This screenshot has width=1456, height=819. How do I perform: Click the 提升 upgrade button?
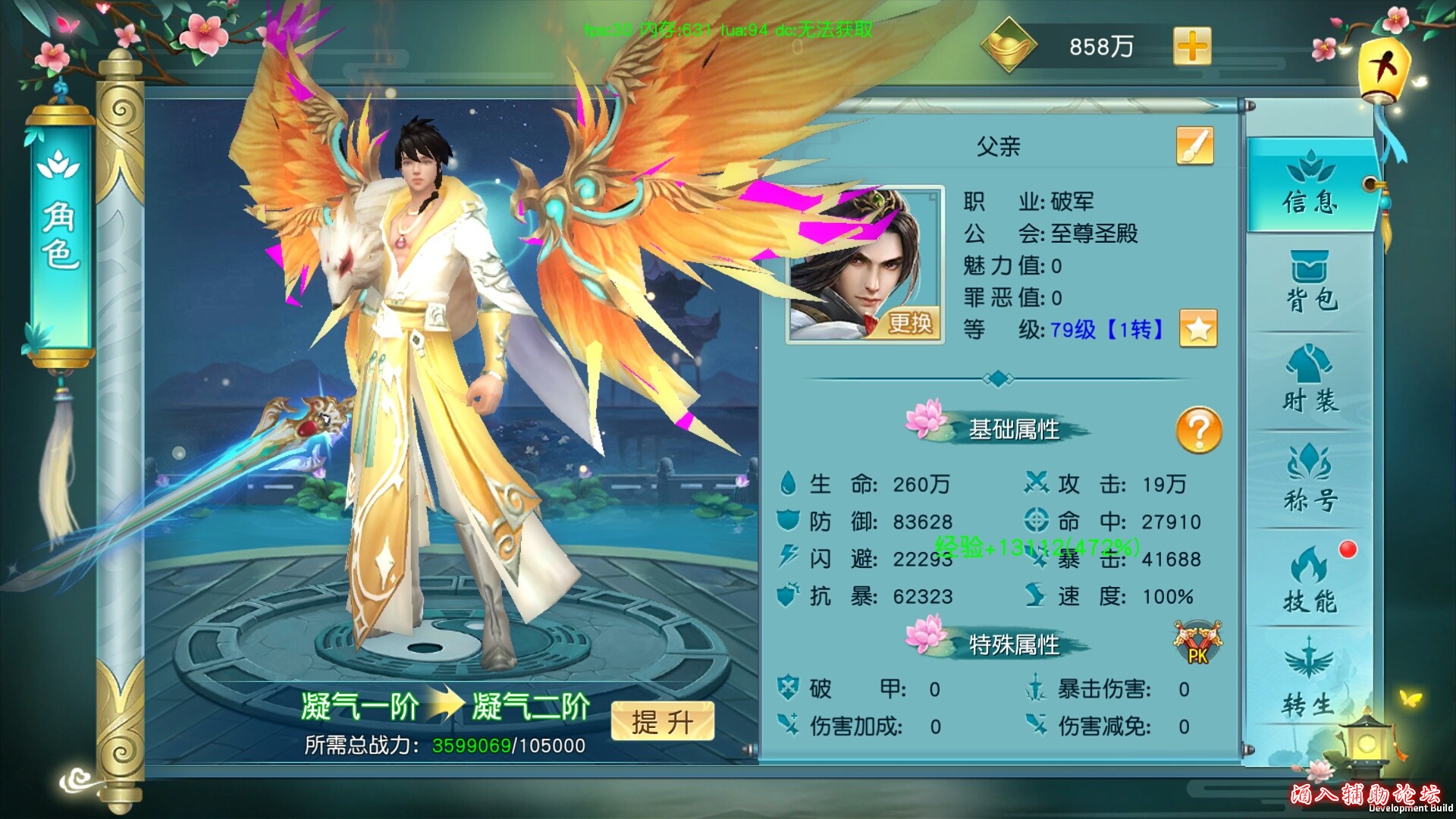click(x=662, y=721)
